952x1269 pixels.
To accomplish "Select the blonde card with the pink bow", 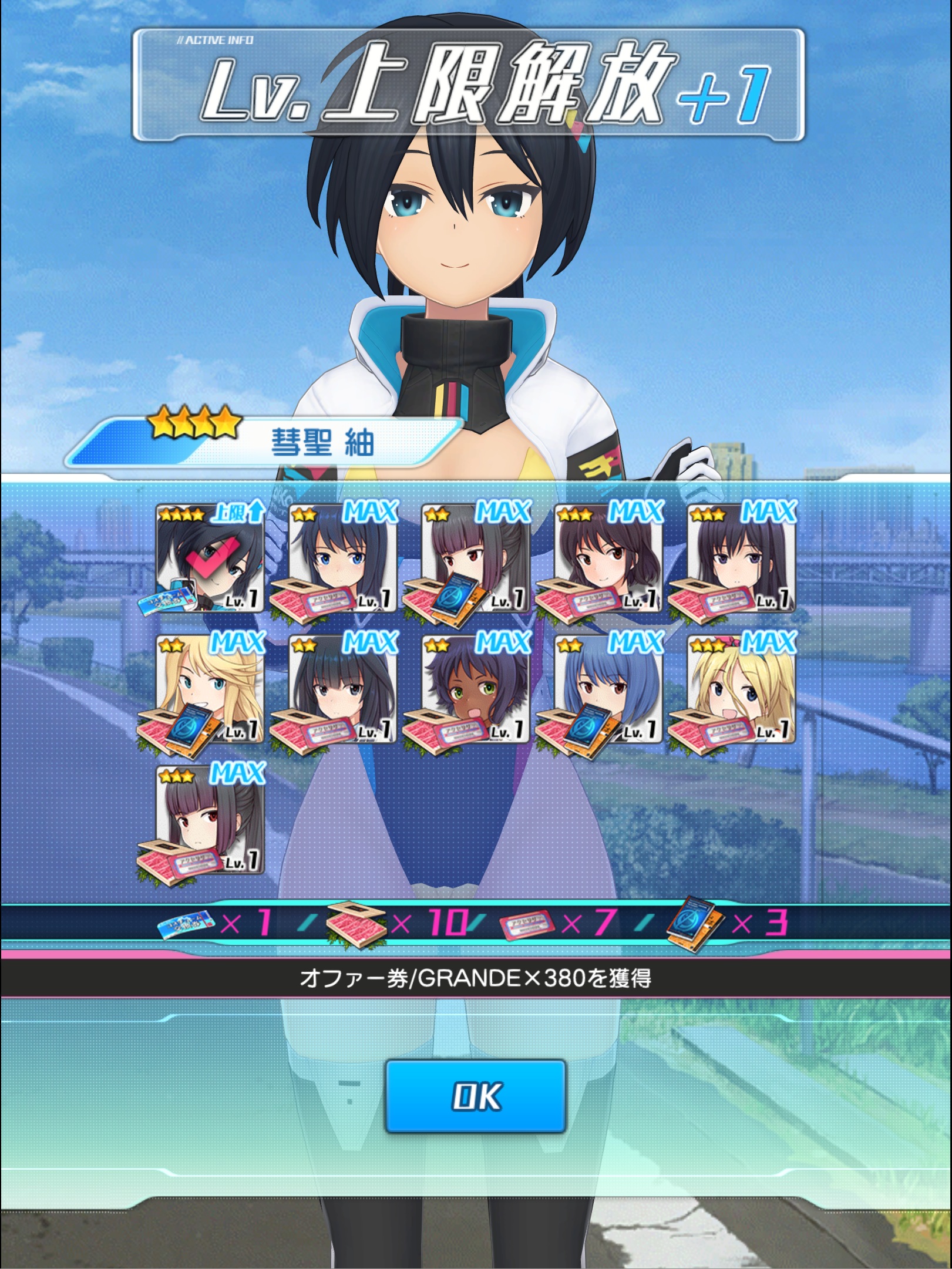I will click(x=741, y=689).
